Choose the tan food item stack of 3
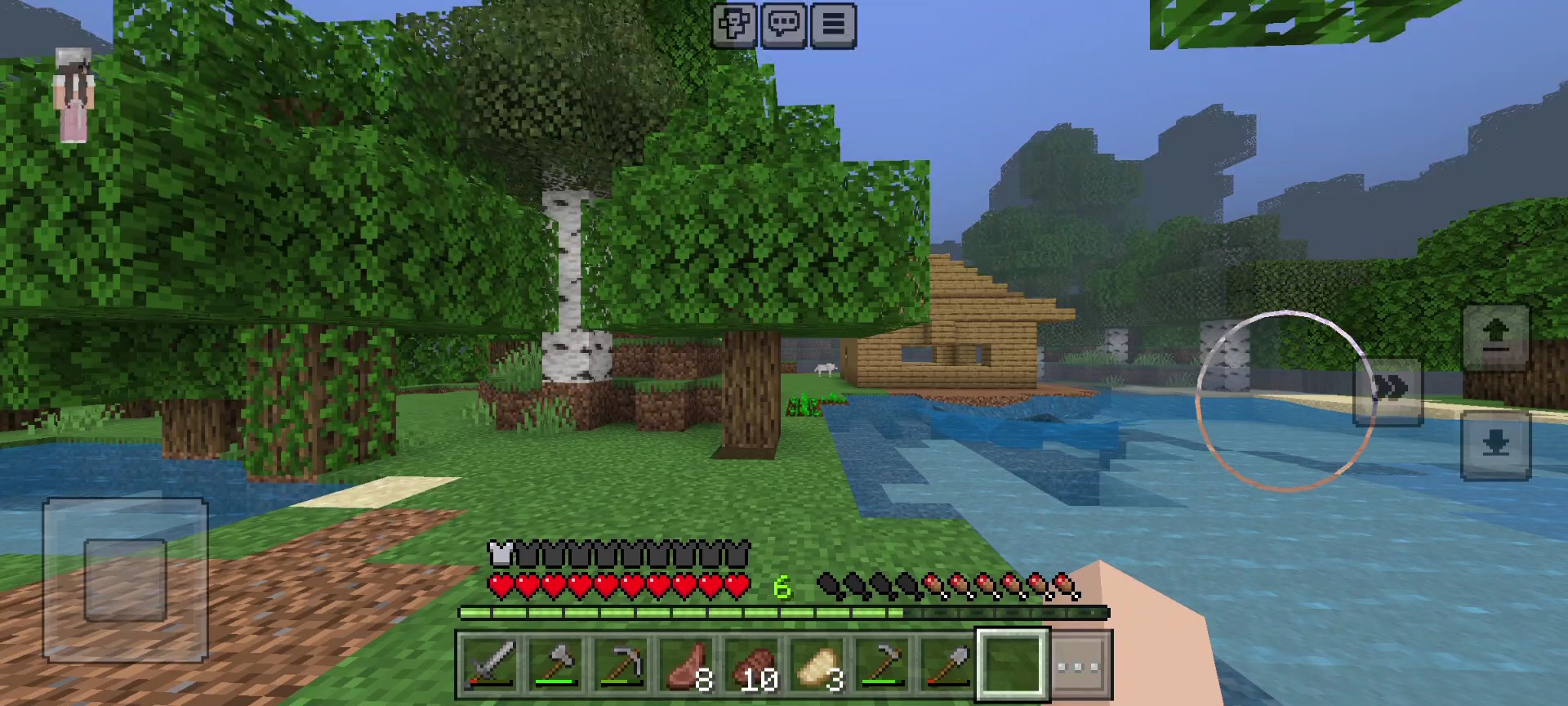The width and height of the screenshot is (1568, 706). [817, 665]
